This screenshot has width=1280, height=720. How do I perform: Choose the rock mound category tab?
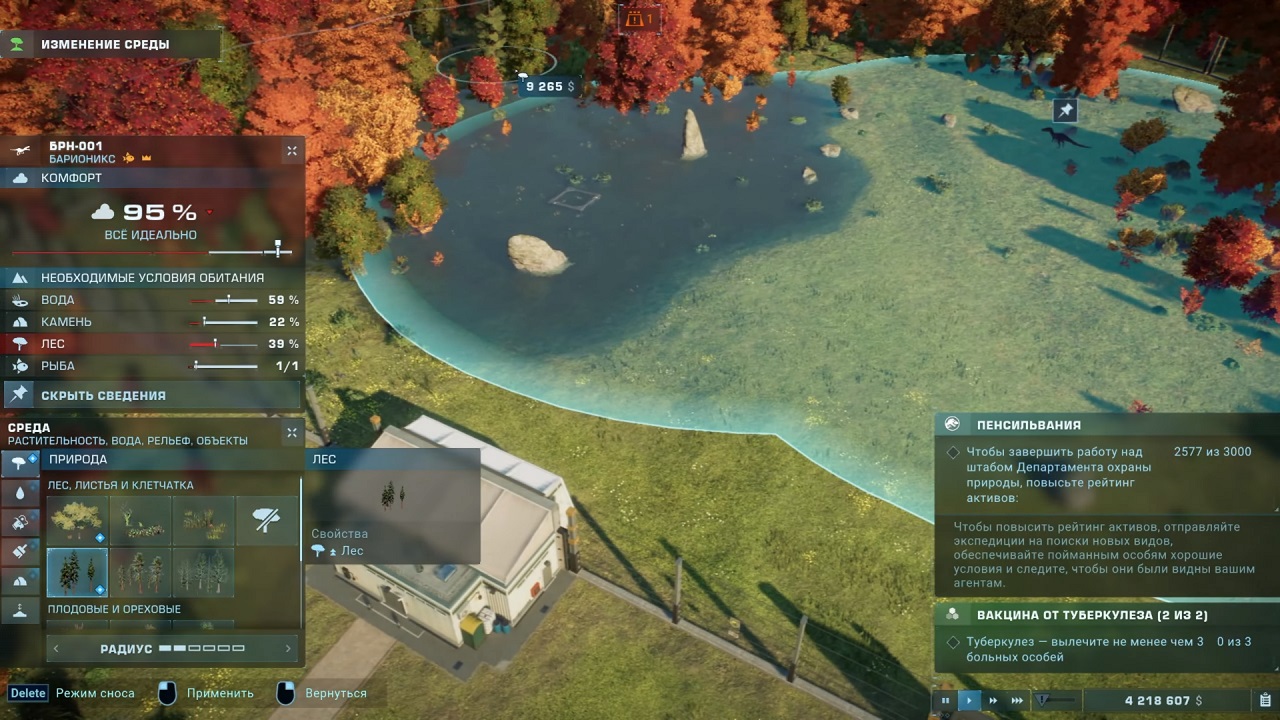20,579
